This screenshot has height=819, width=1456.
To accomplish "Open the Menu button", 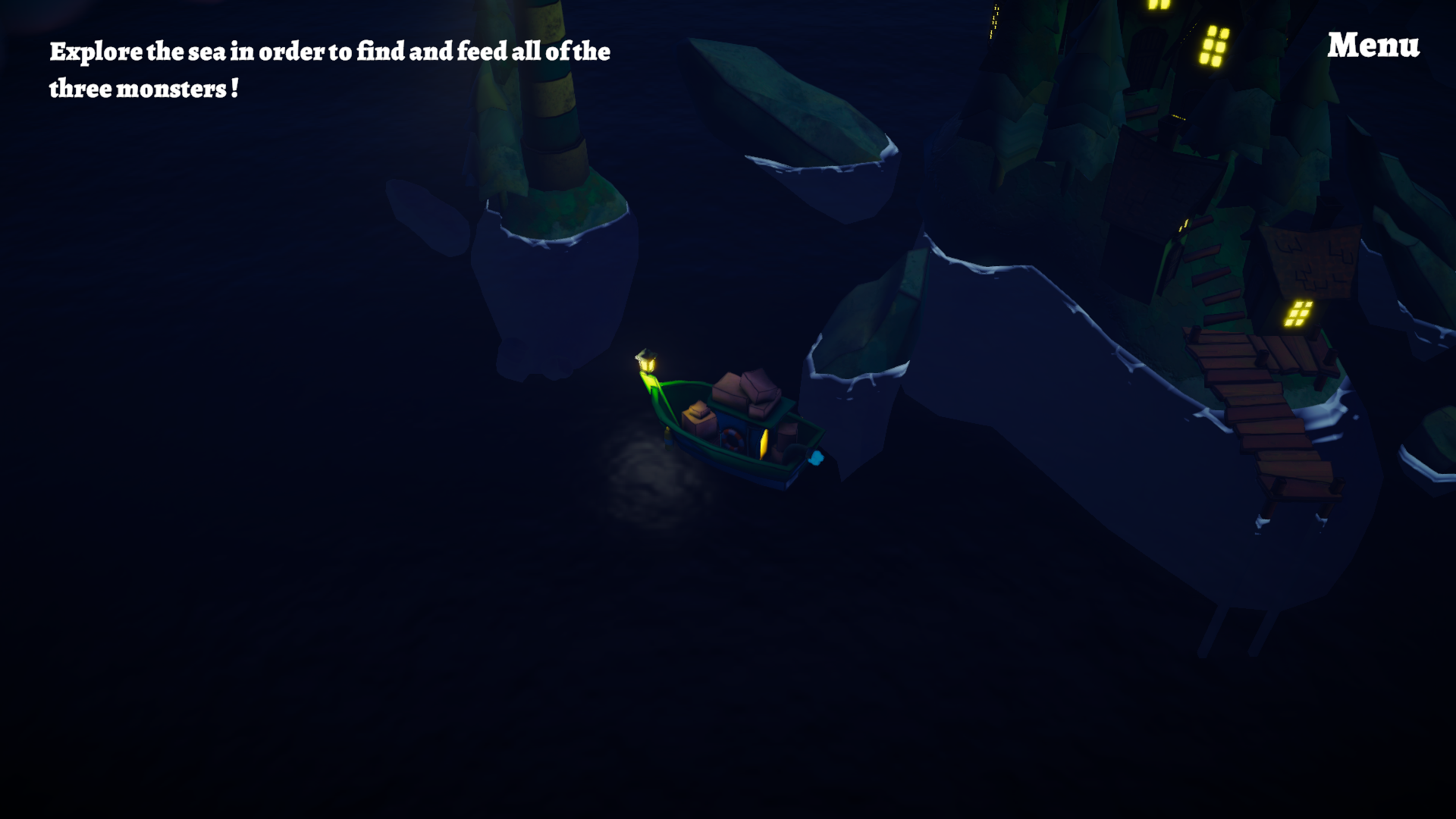I will (1373, 45).
